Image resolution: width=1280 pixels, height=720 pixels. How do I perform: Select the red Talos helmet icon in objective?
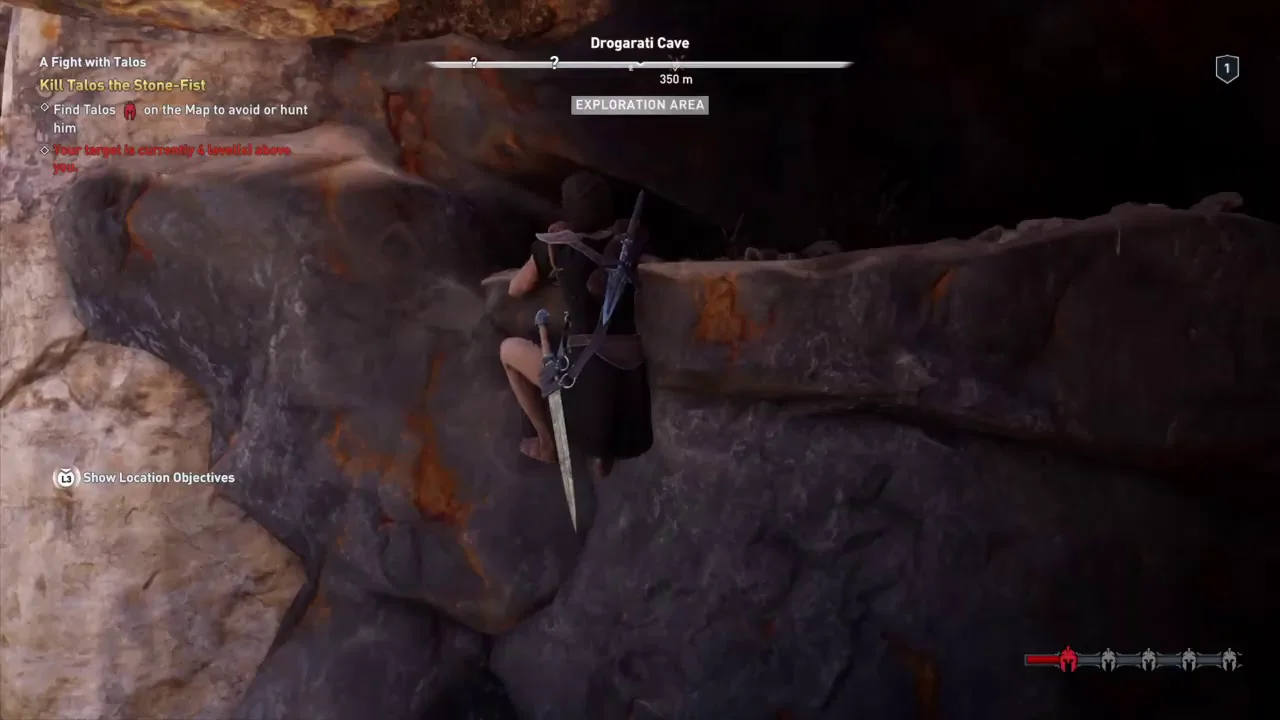[130, 110]
